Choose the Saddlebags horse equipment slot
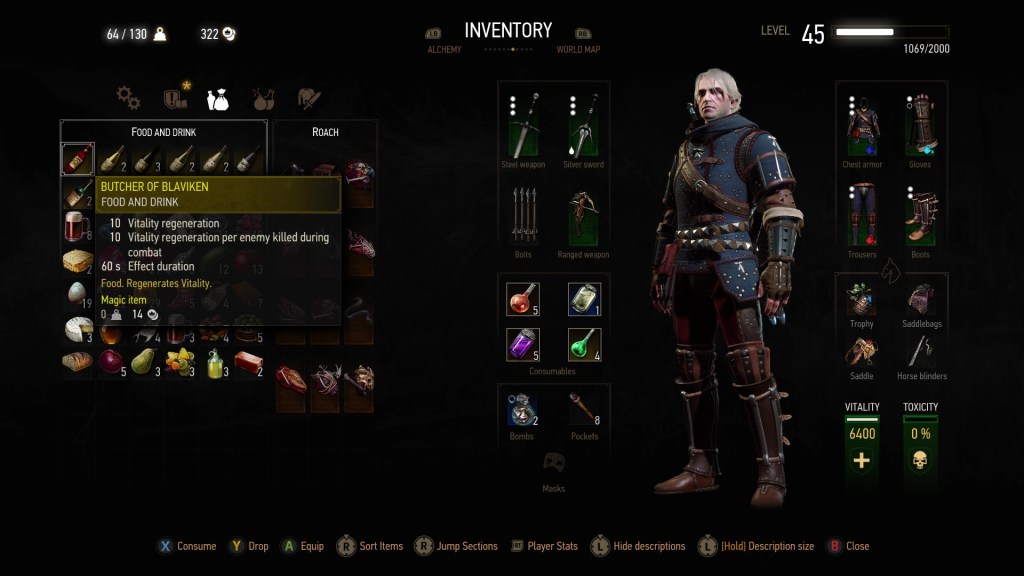 (920, 298)
